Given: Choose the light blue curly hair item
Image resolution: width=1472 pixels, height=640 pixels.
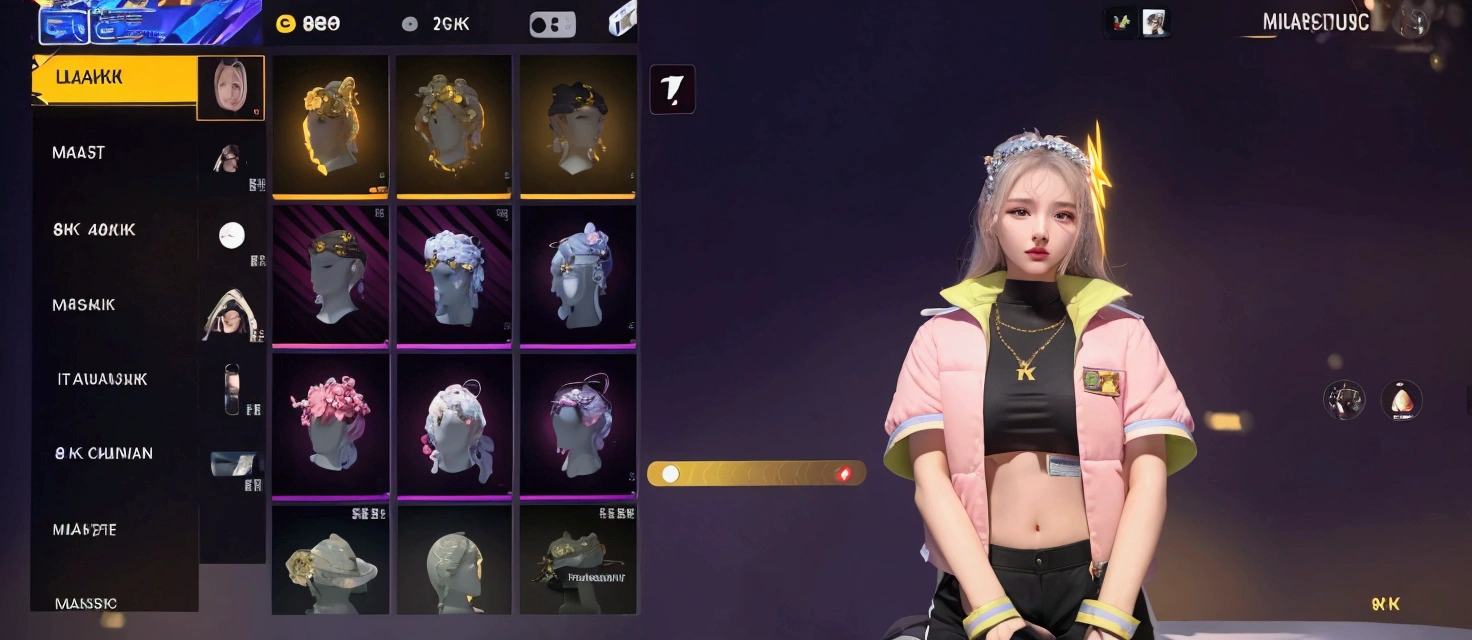Looking at the screenshot, I should pyautogui.click(x=454, y=275).
